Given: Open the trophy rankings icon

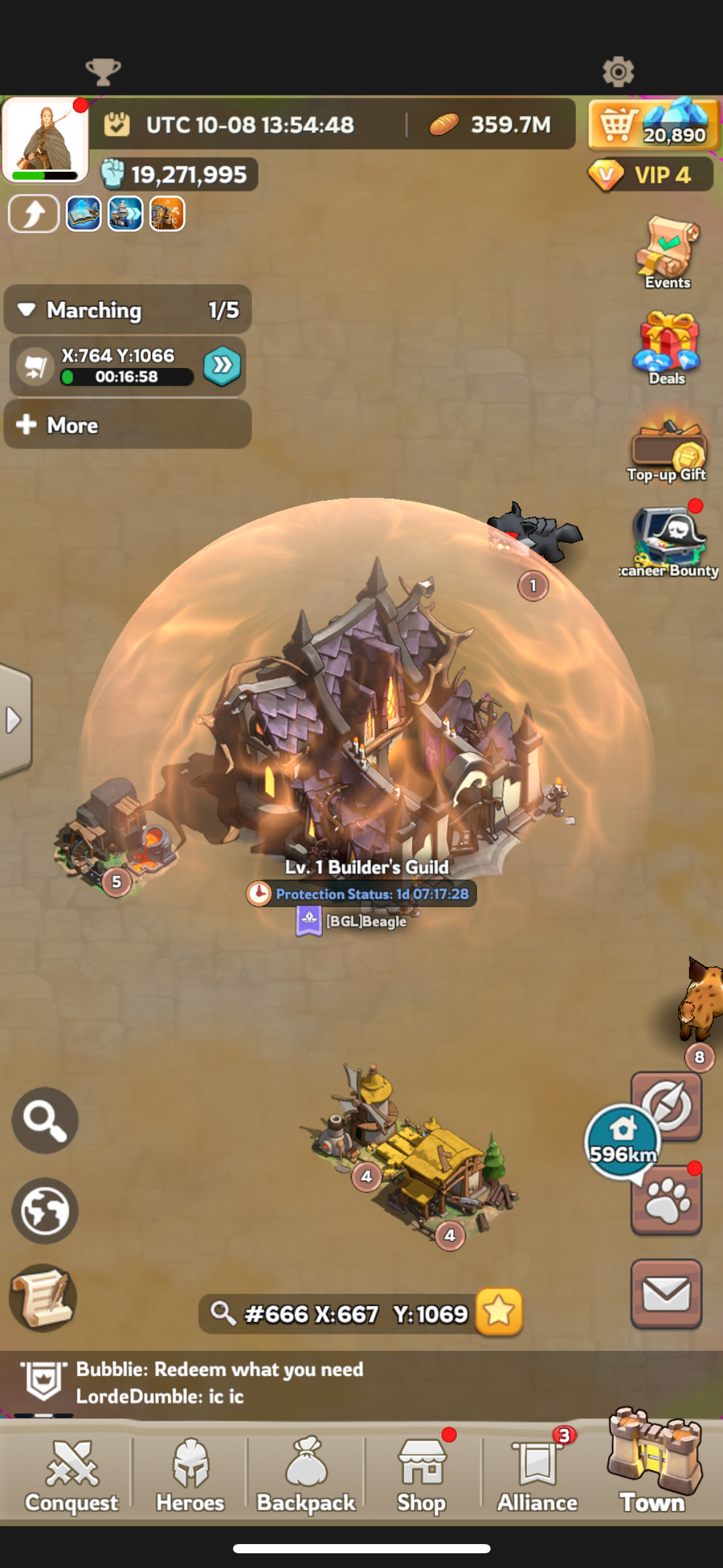Looking at the screenshot, I should coord(103,72).
